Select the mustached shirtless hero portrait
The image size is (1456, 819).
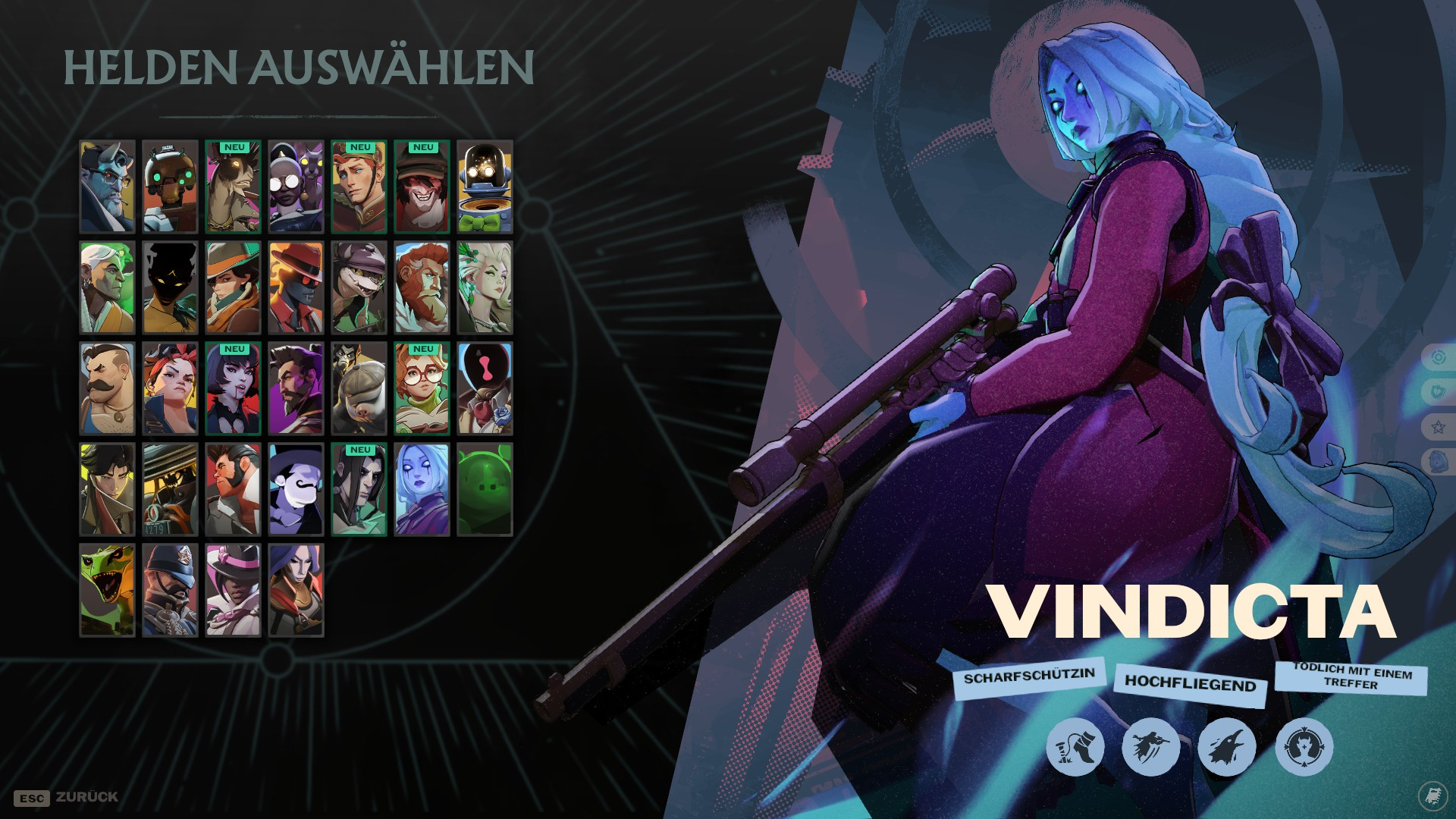click(107, 389)
